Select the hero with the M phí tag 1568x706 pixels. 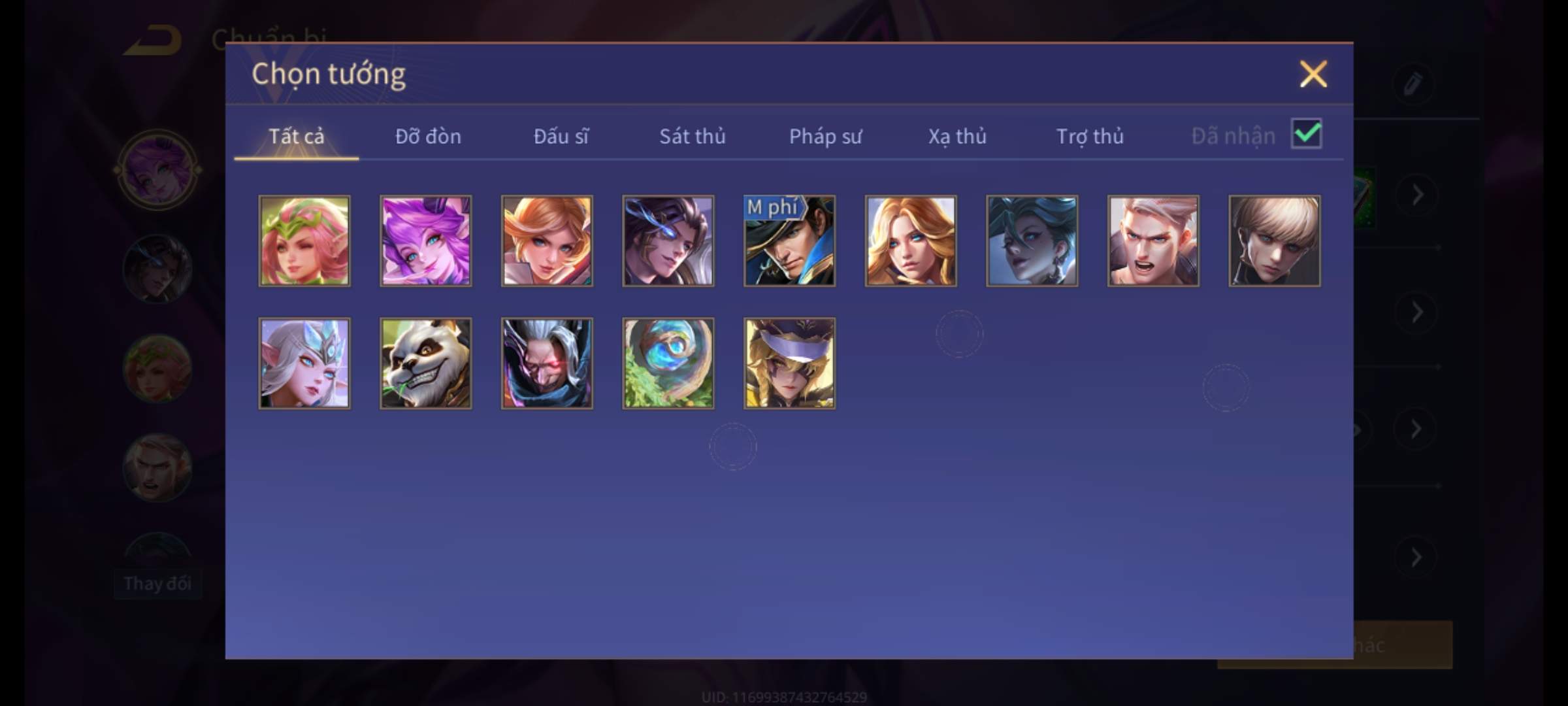[x=789, y=241]
